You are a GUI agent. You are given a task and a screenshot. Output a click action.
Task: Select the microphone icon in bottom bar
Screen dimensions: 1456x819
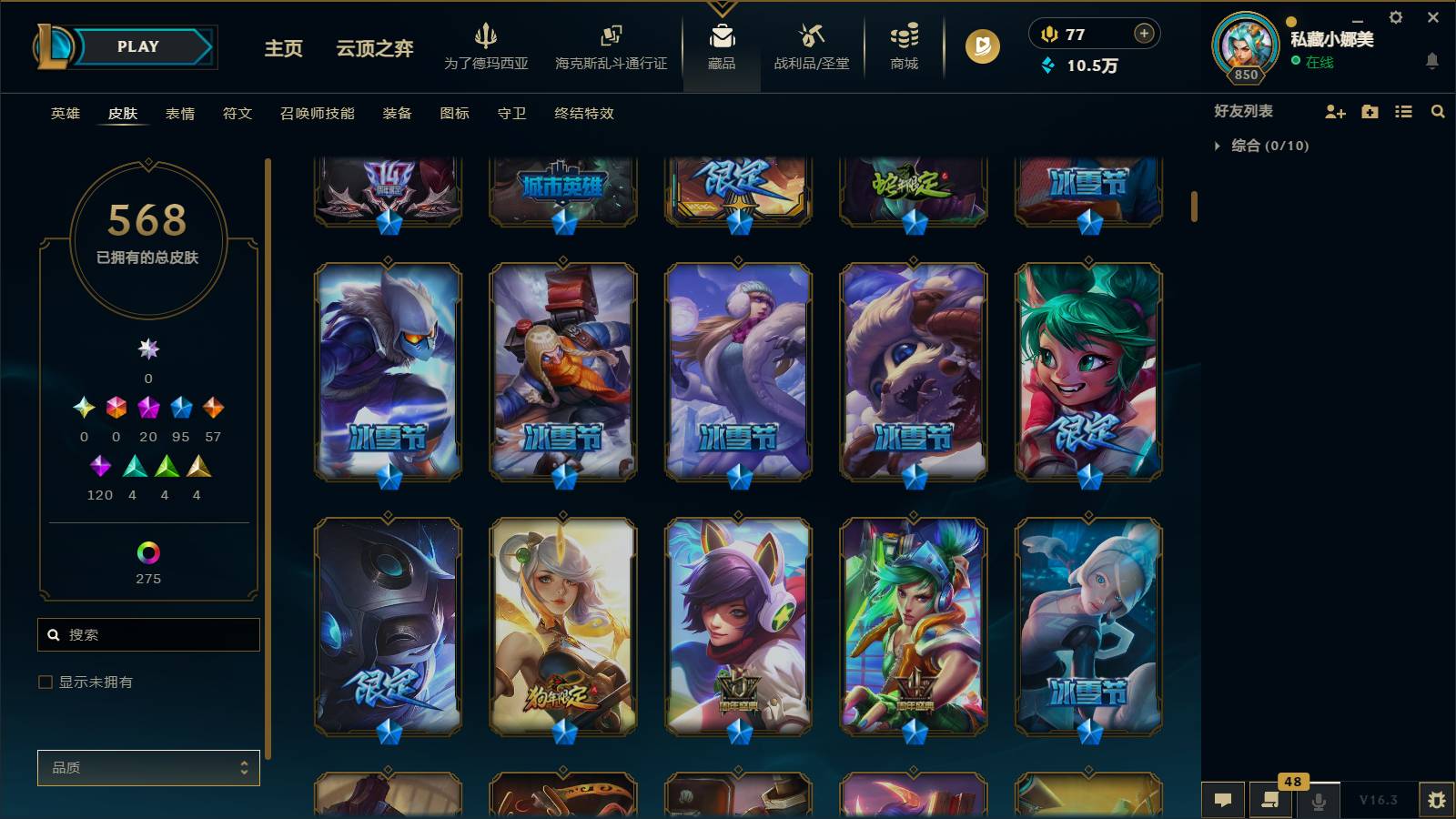coord(1317,800)
